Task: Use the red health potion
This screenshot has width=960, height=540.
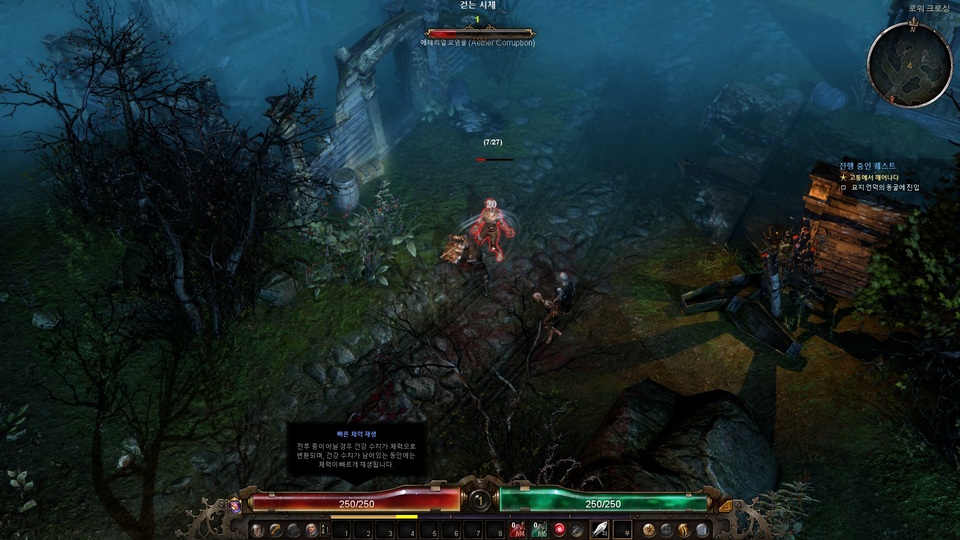Action: coord(518,529)
